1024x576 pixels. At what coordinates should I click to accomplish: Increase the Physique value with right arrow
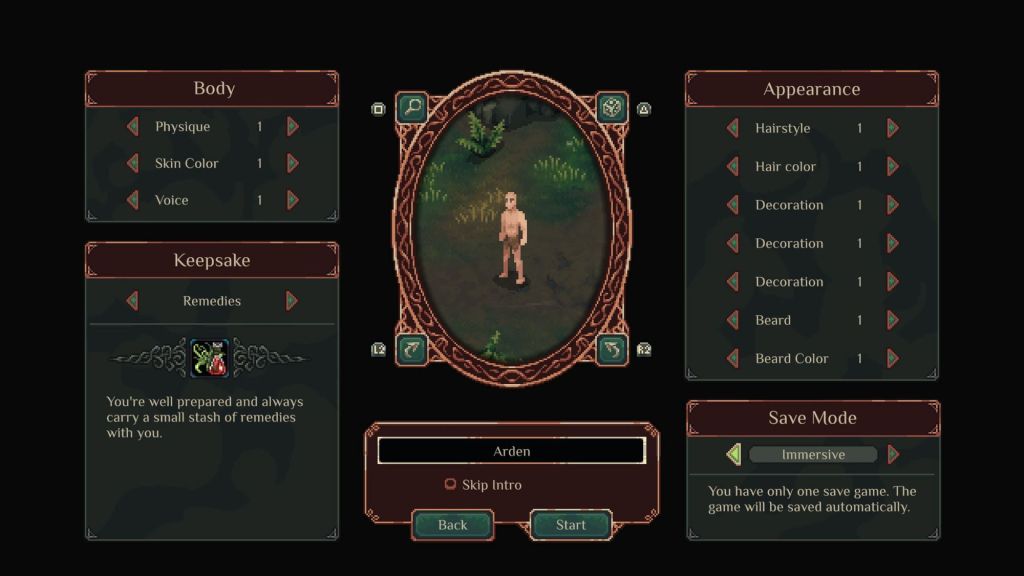[x=293, y=127]
